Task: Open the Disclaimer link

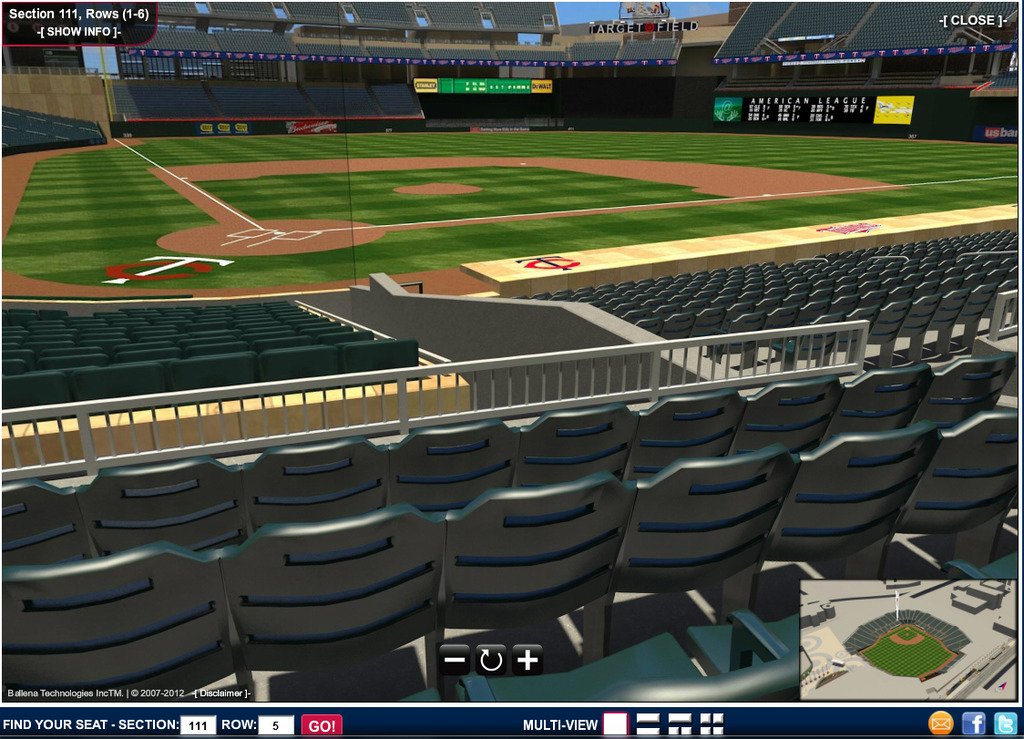Action: point(222,693)
